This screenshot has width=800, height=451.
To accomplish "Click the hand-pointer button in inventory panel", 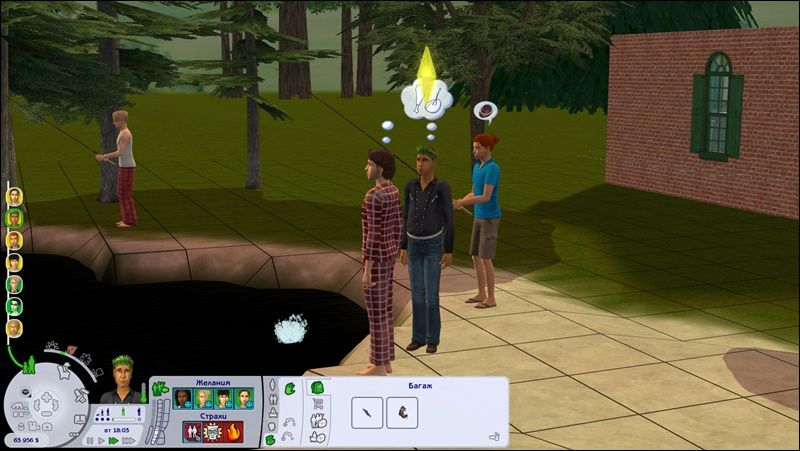I will [x=493, y=436].
